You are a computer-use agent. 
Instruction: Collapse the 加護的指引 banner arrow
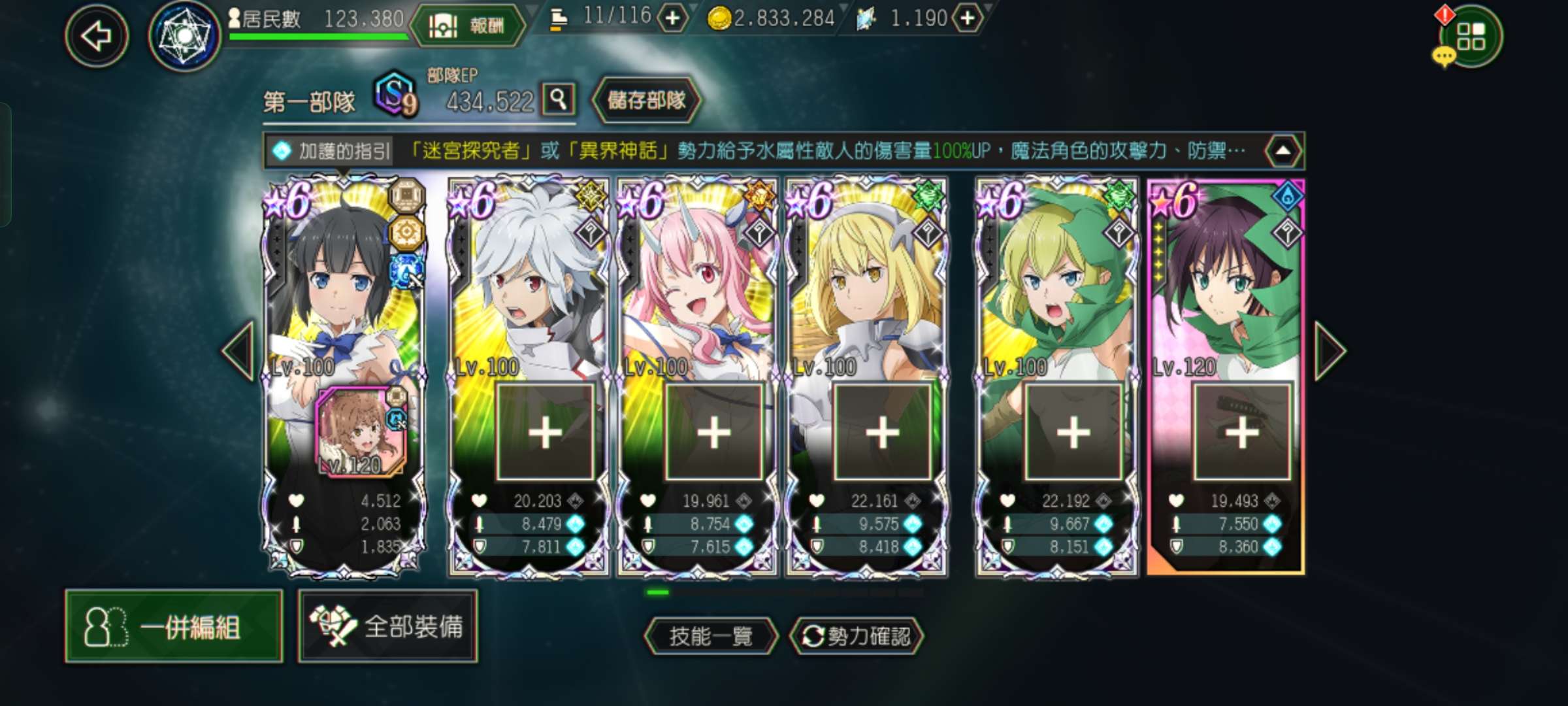pos(1282,151)
